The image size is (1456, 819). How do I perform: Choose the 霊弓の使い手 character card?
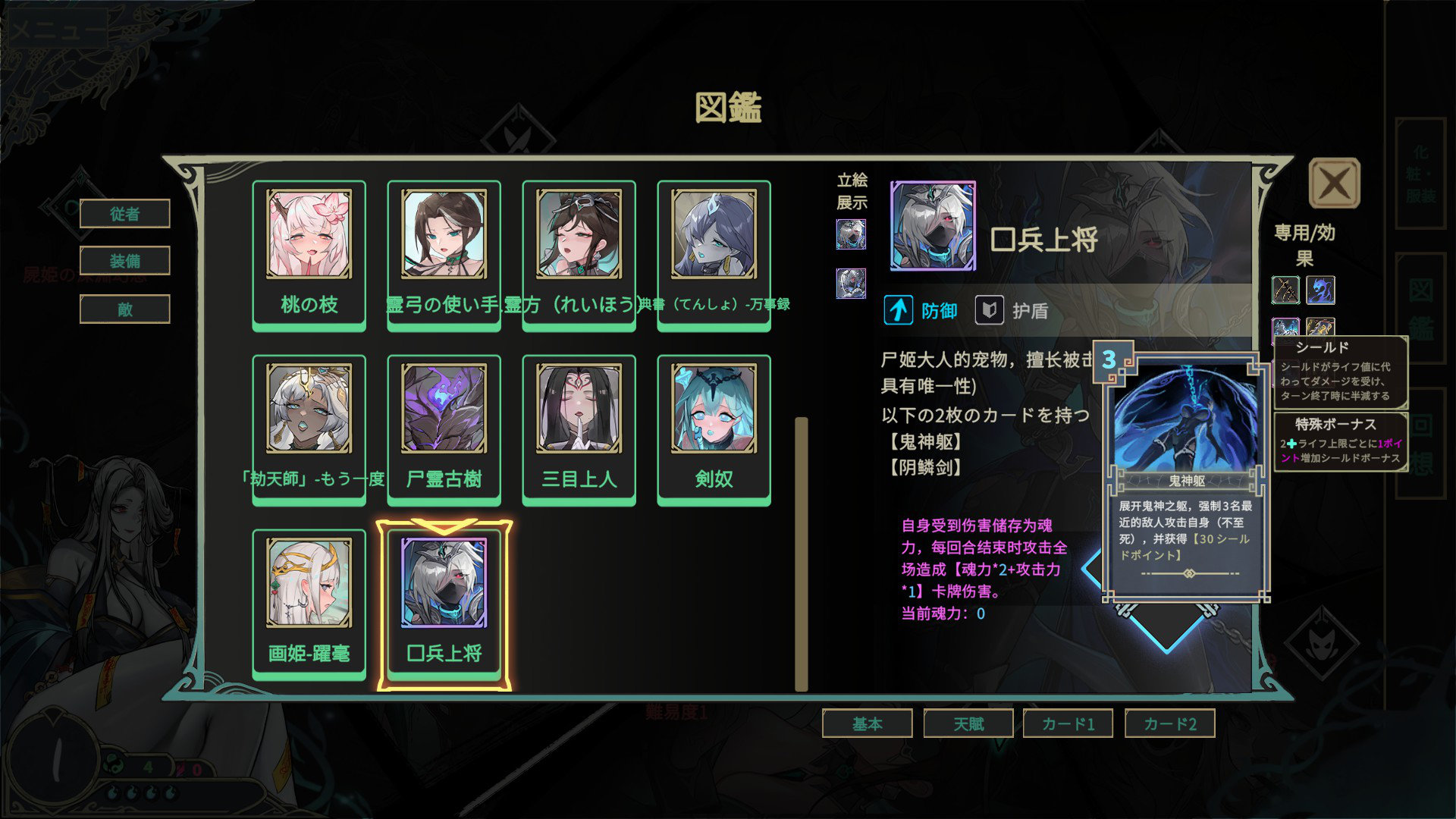[444, 254]
